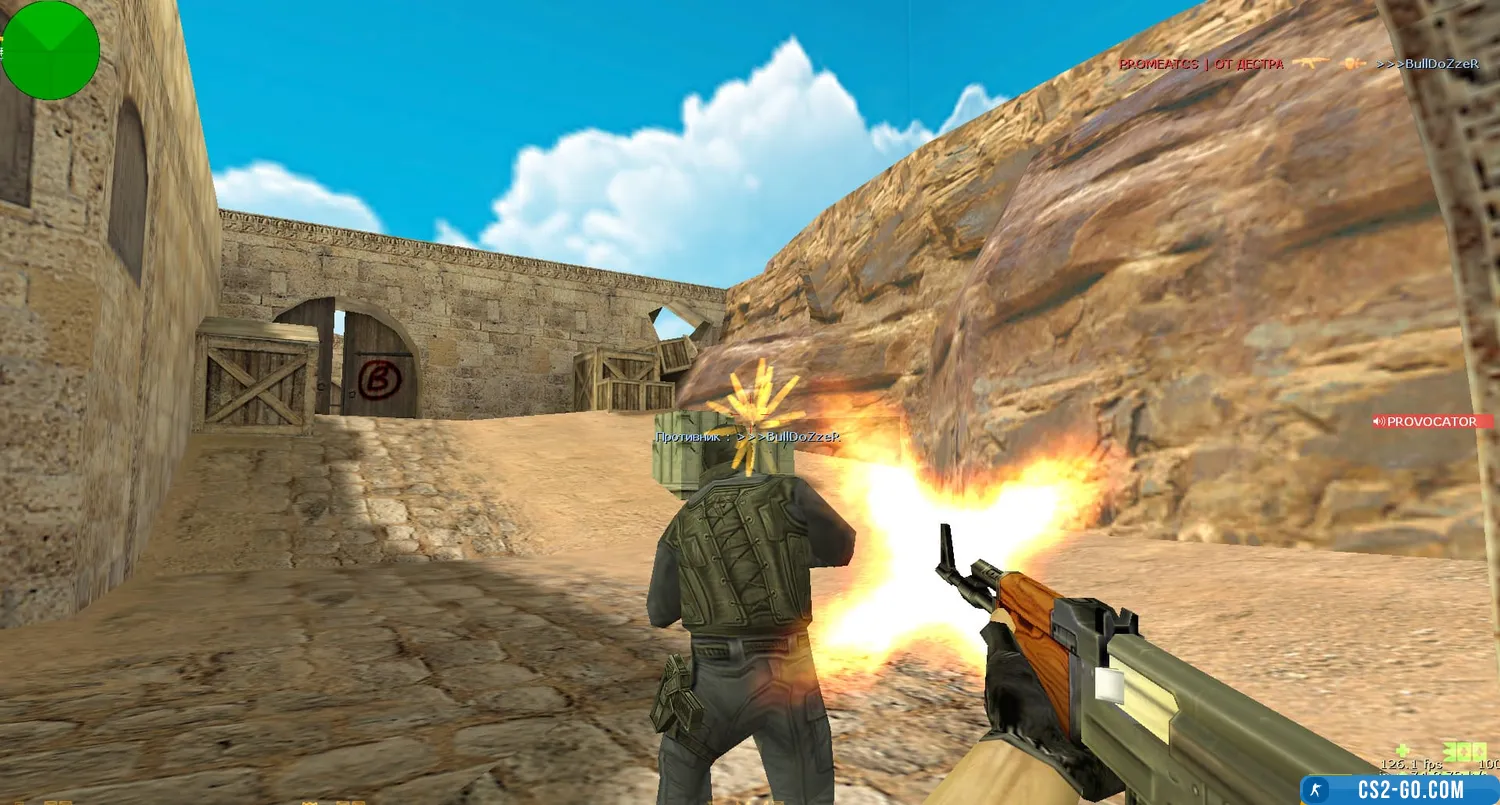Click the PROVOCATOR voice chat indicator
1500x805 pixels.
tap(1432, 422)
